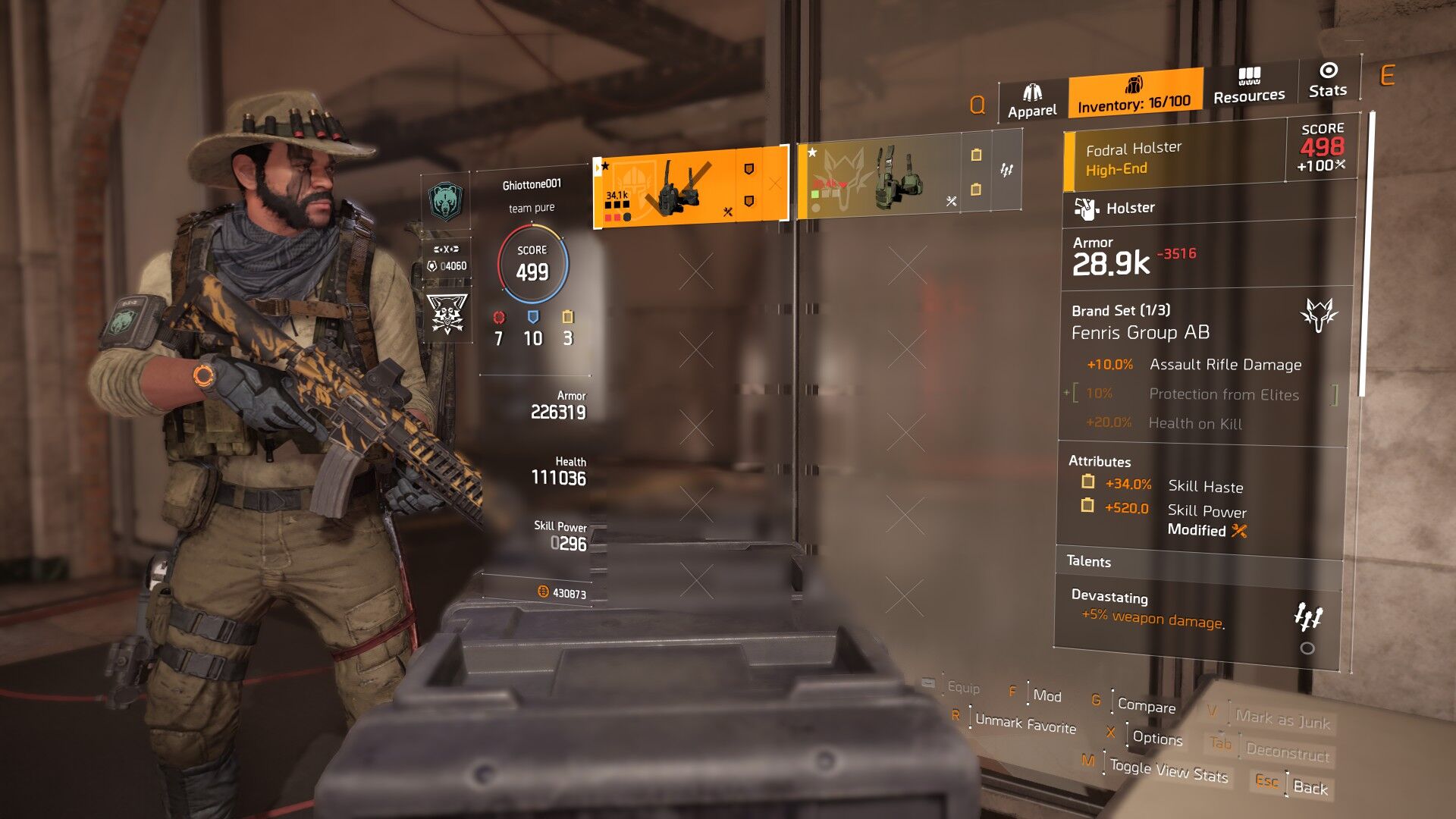Click the teal bear clan emblem
The image size is (1456, 819).
click(x=445, y=201)
